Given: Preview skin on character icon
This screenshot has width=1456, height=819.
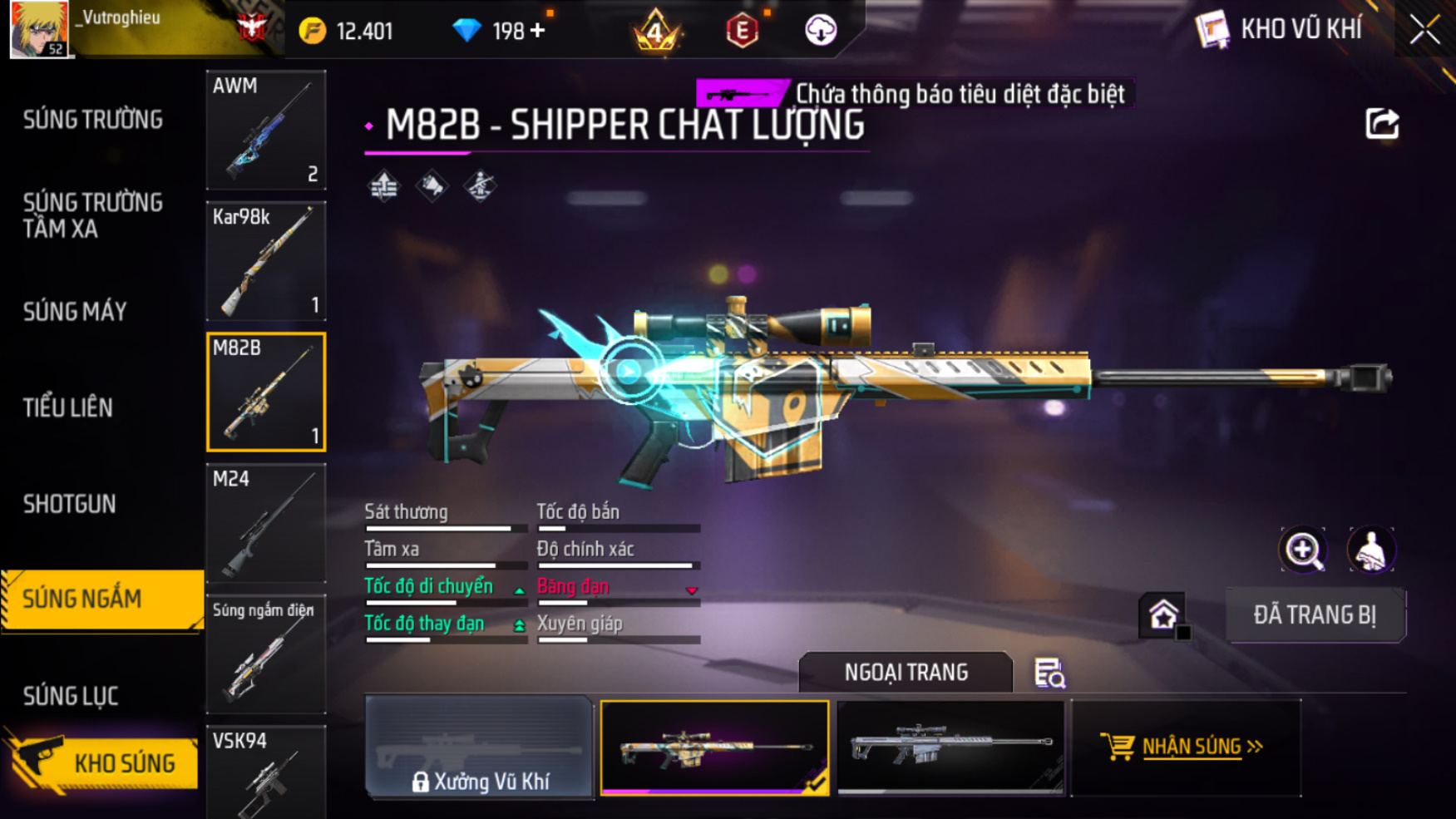Looking at the screenshot, I should pyautogui.click(x=1370, y=550).
